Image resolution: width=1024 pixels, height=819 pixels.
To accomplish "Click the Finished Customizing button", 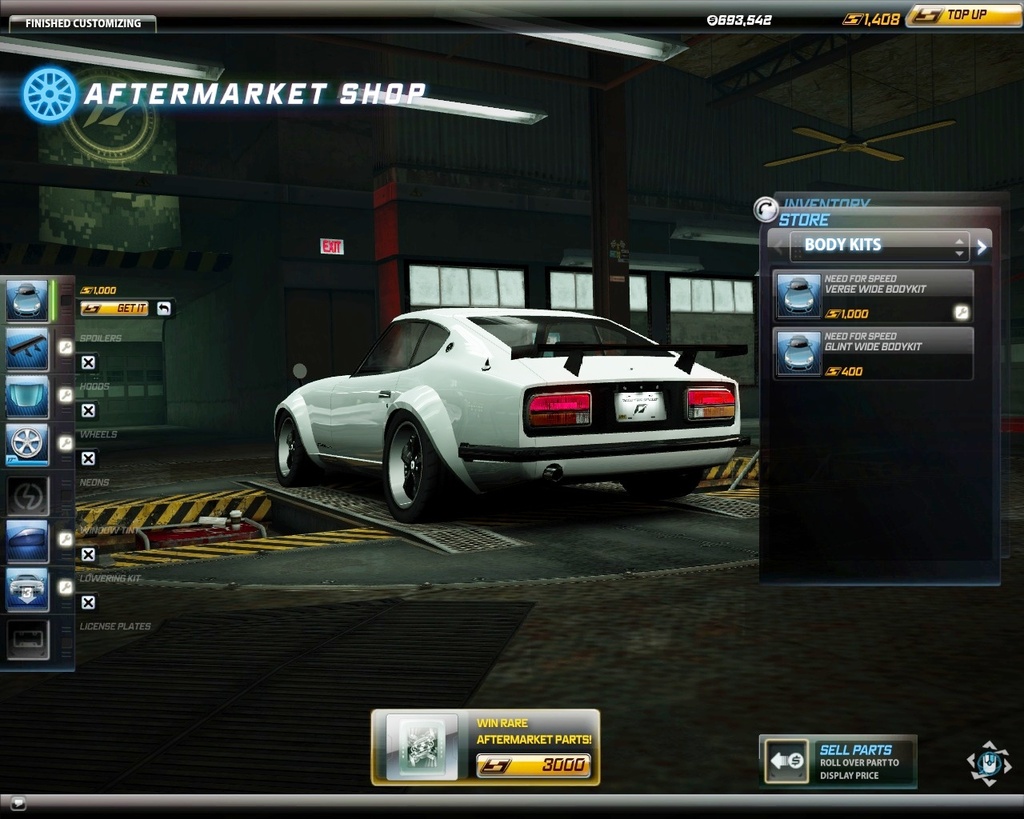I will click(x=82, y=23).
